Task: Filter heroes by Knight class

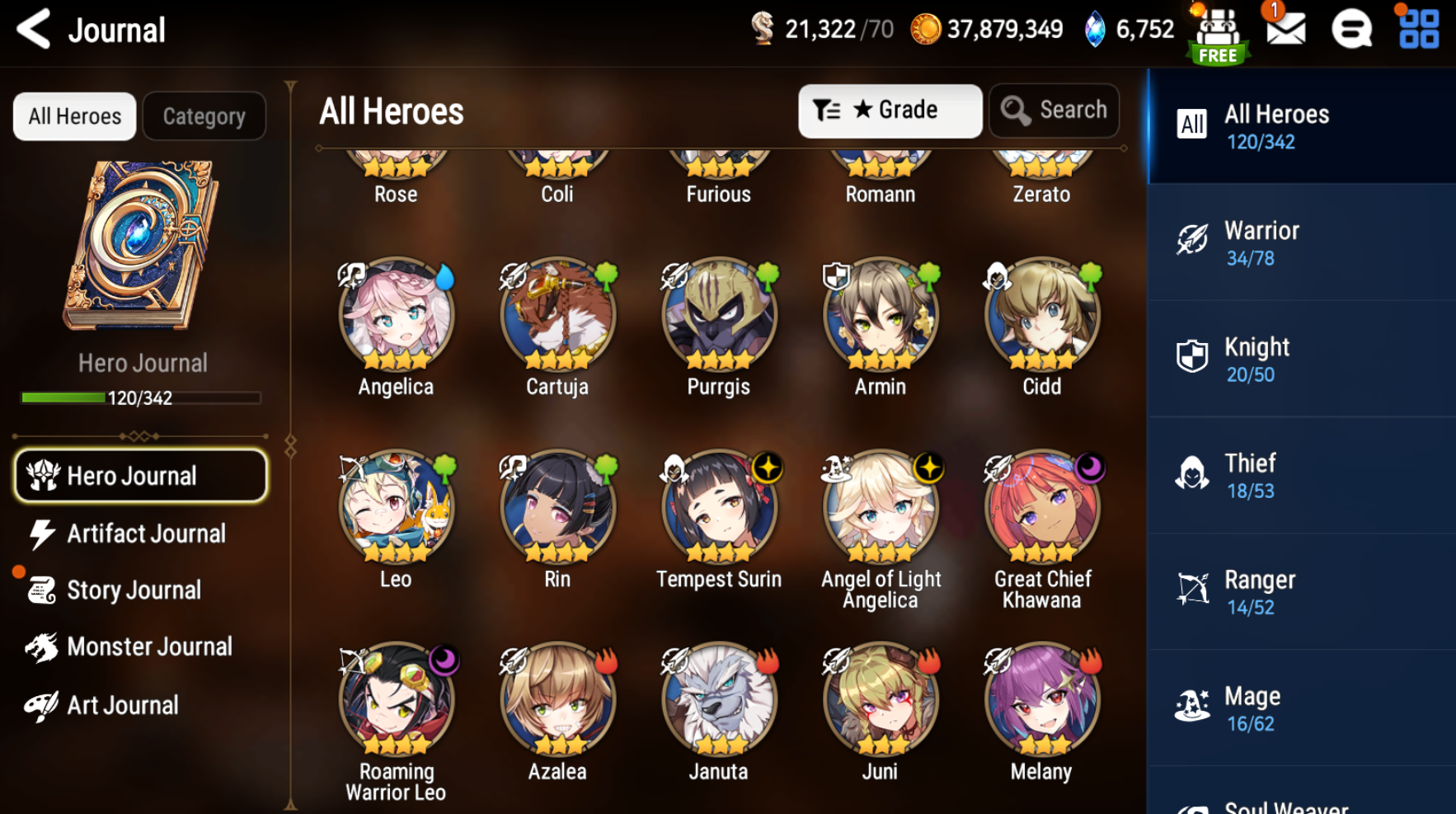Action: coord(1301,360)
